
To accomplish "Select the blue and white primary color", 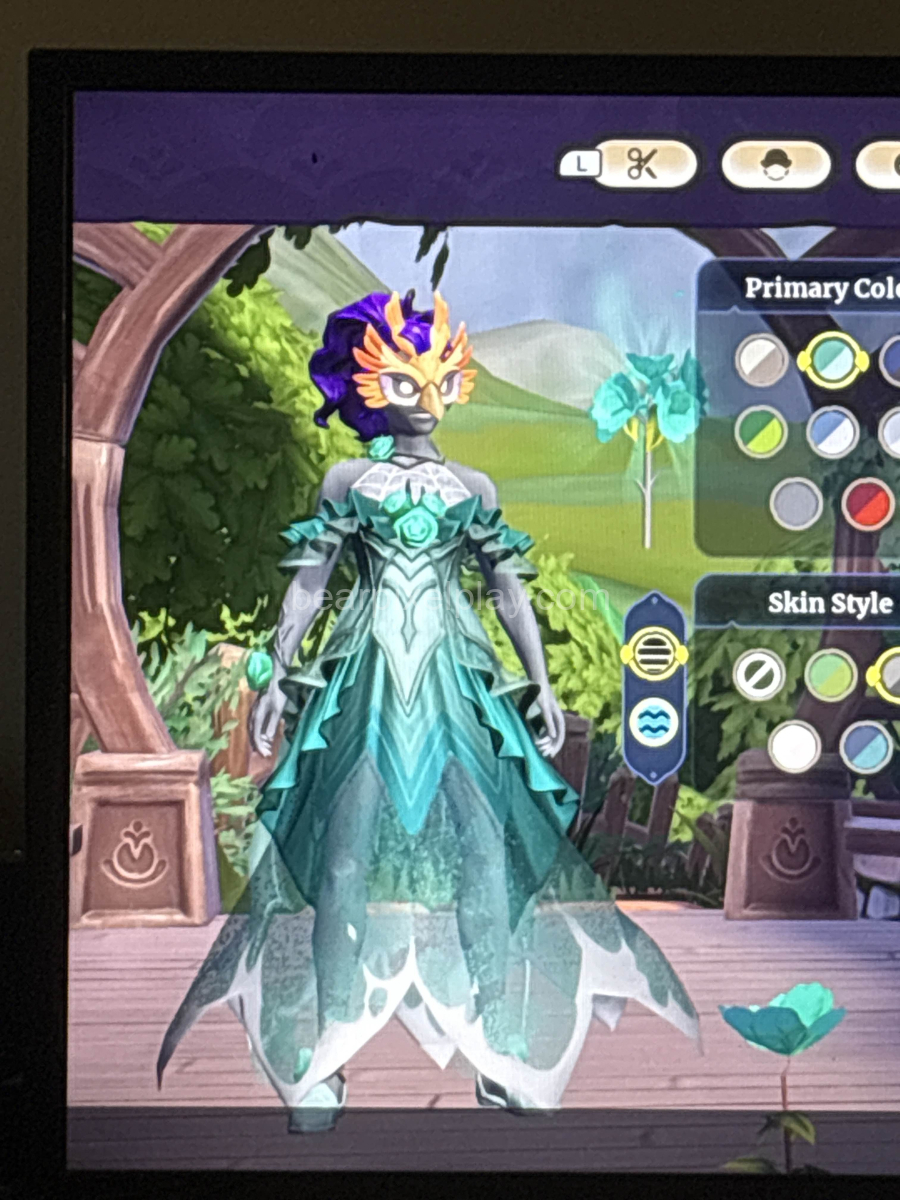I will pyautogui.click(x=832, y=432).
